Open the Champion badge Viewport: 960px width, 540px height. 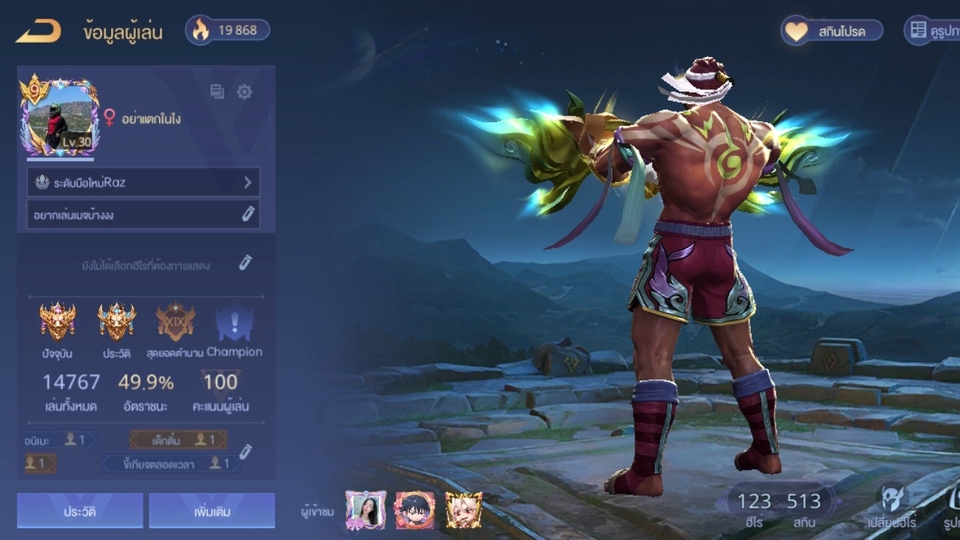pos(234,323)
